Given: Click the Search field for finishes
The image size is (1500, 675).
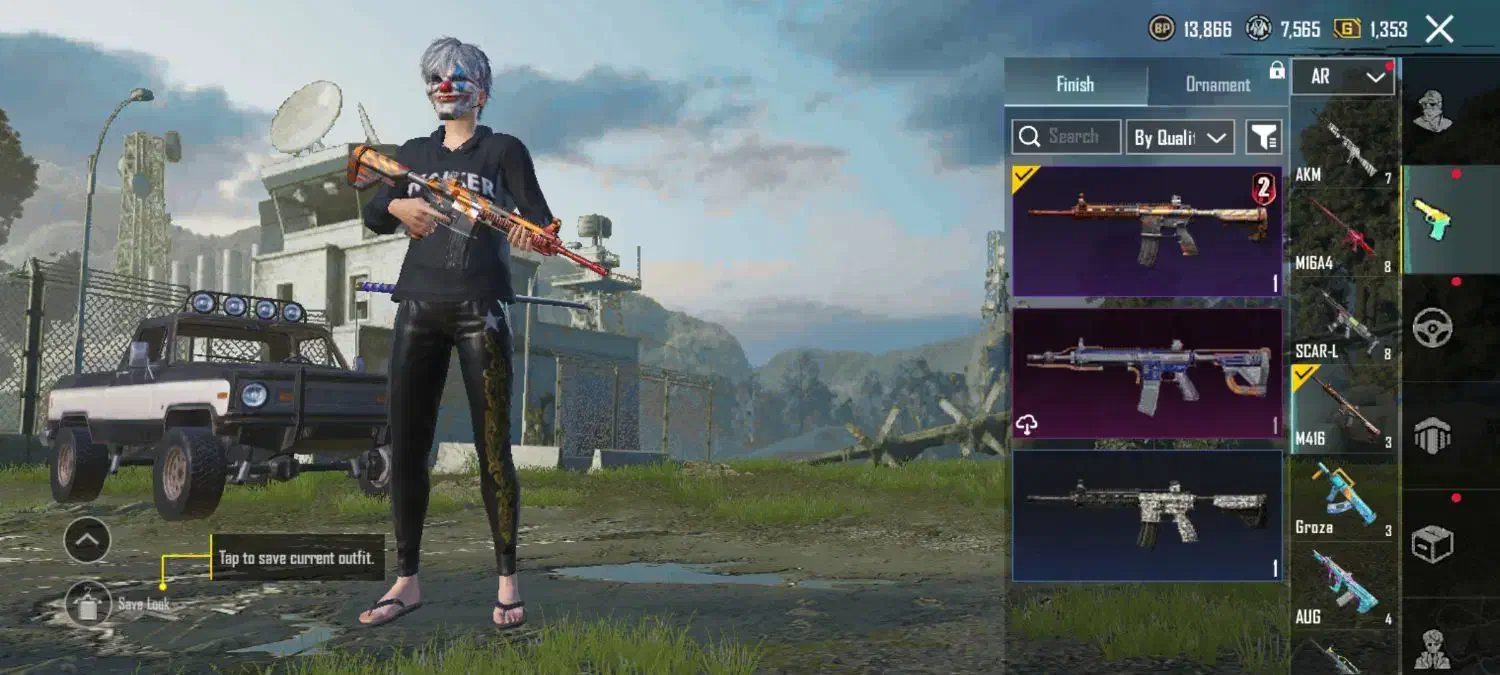Looking at the screenshot, I should 1066,137.
